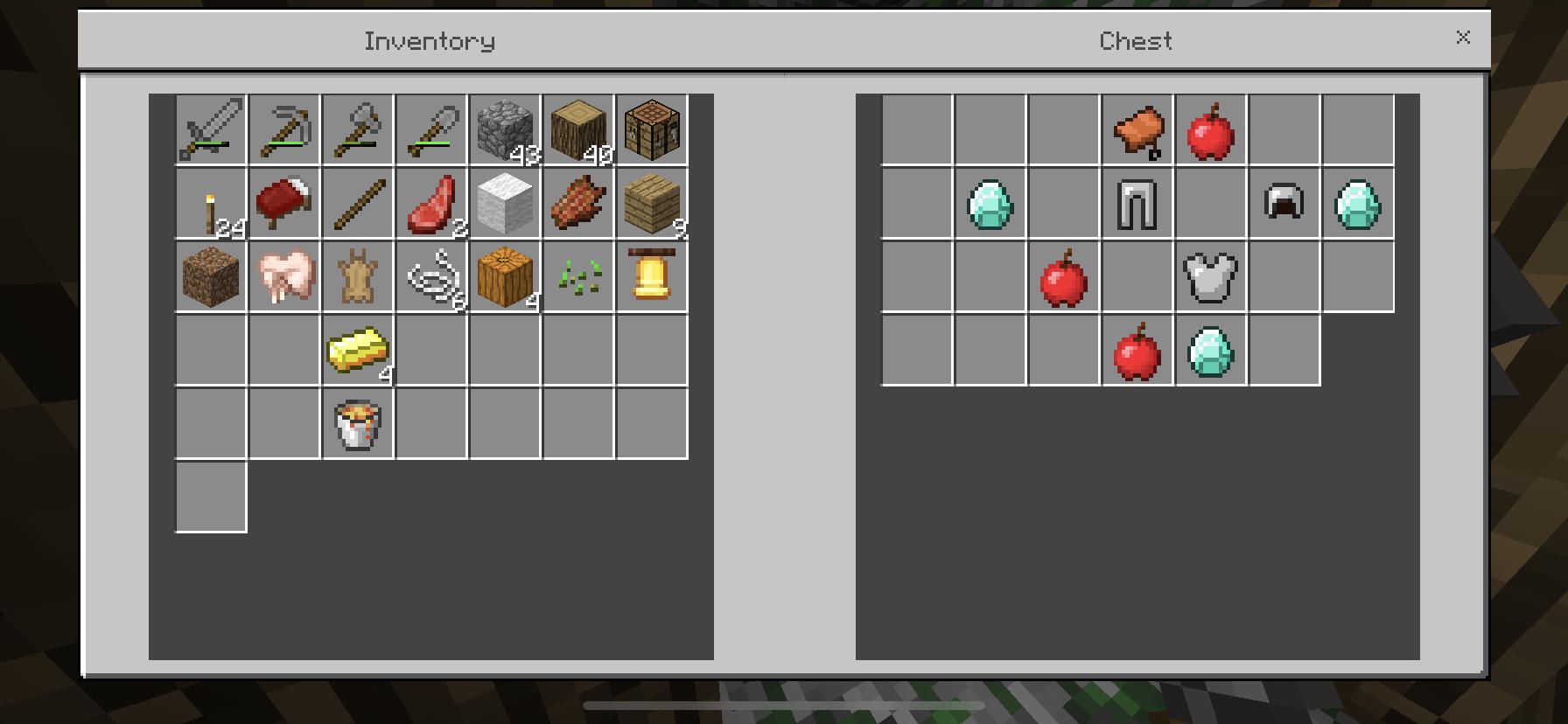Select the stone sword
This screenshot has height=724, width=1568.
pyautogui.click(x=210, y=129)
